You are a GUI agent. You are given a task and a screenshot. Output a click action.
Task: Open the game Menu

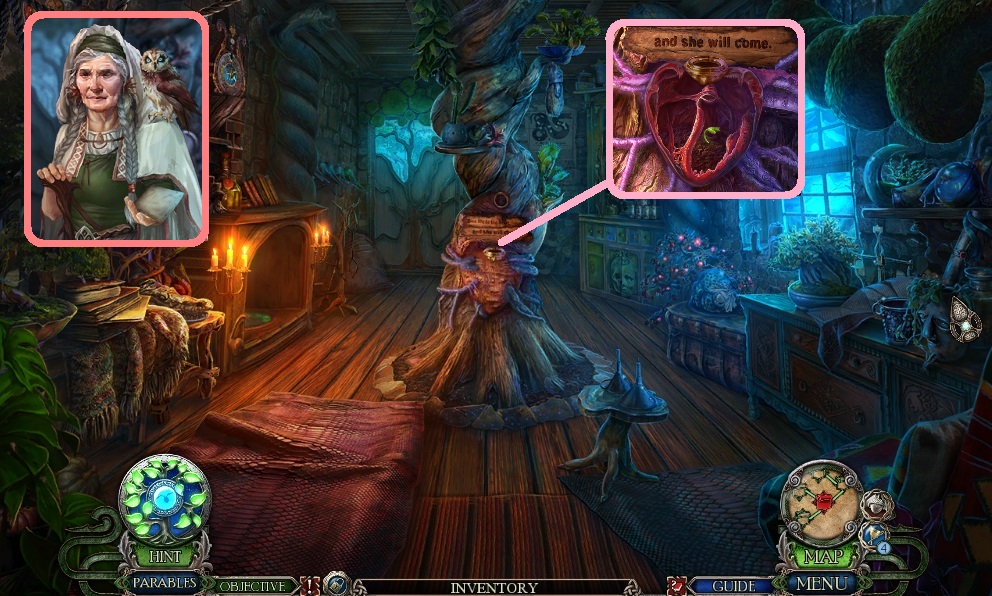point(820,582)
